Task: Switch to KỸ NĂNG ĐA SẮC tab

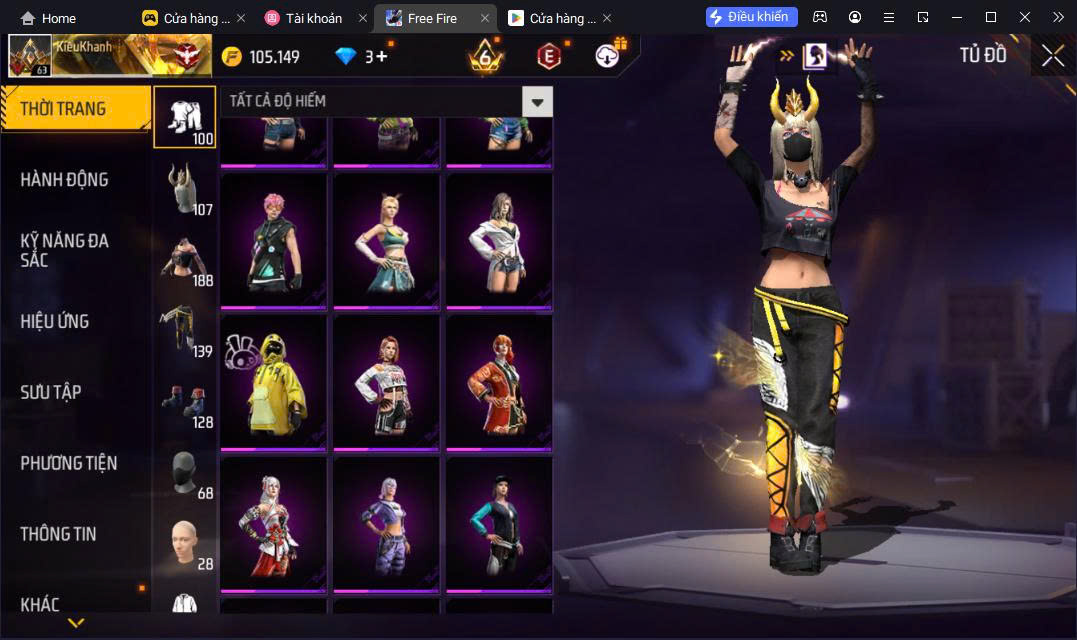Action: coord(65,250)
